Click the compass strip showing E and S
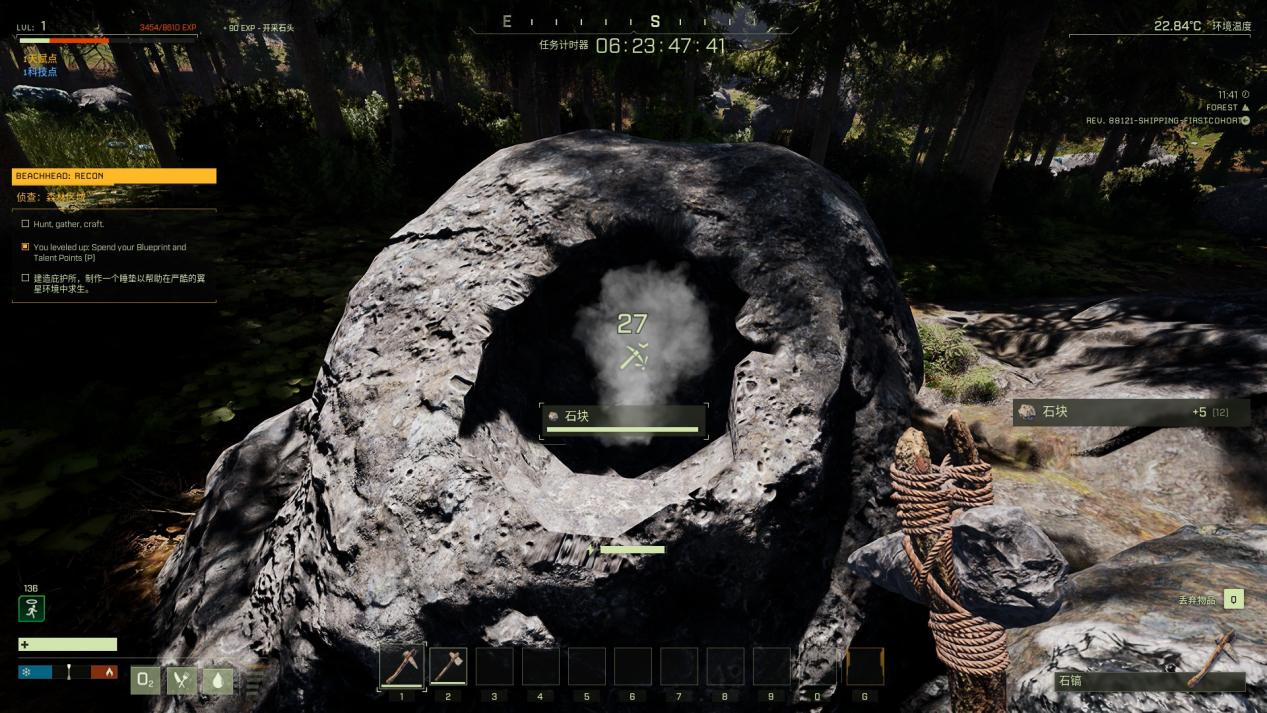 (632, 22)
